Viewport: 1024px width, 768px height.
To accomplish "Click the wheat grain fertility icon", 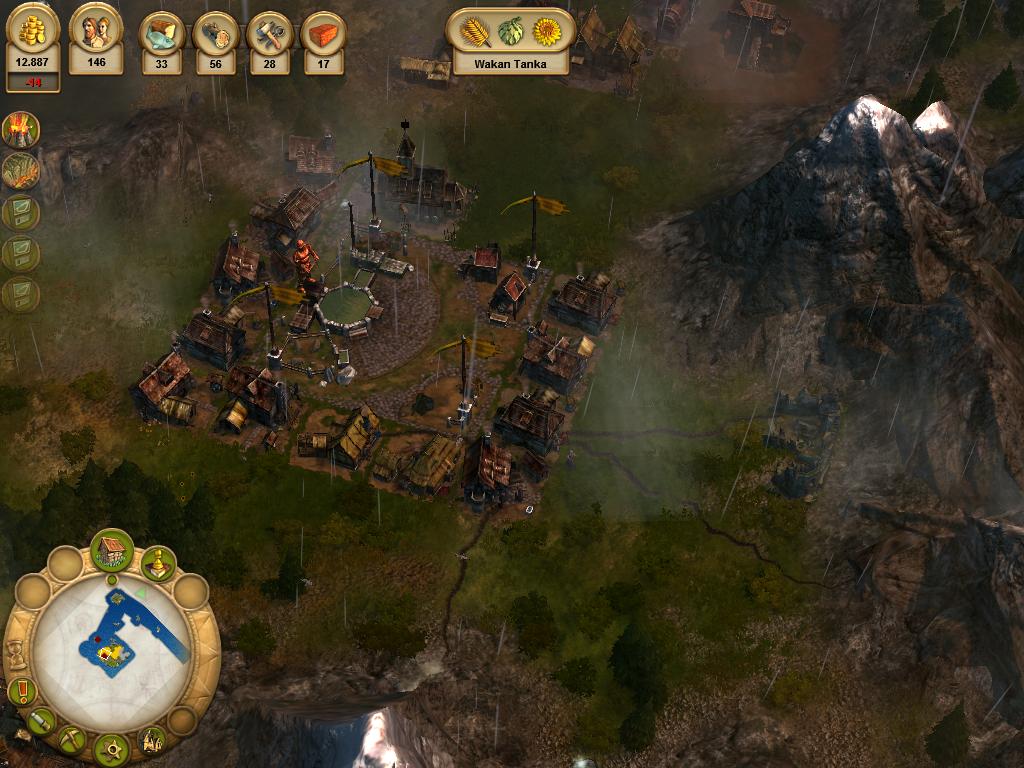I will click(x=475, y=32).
